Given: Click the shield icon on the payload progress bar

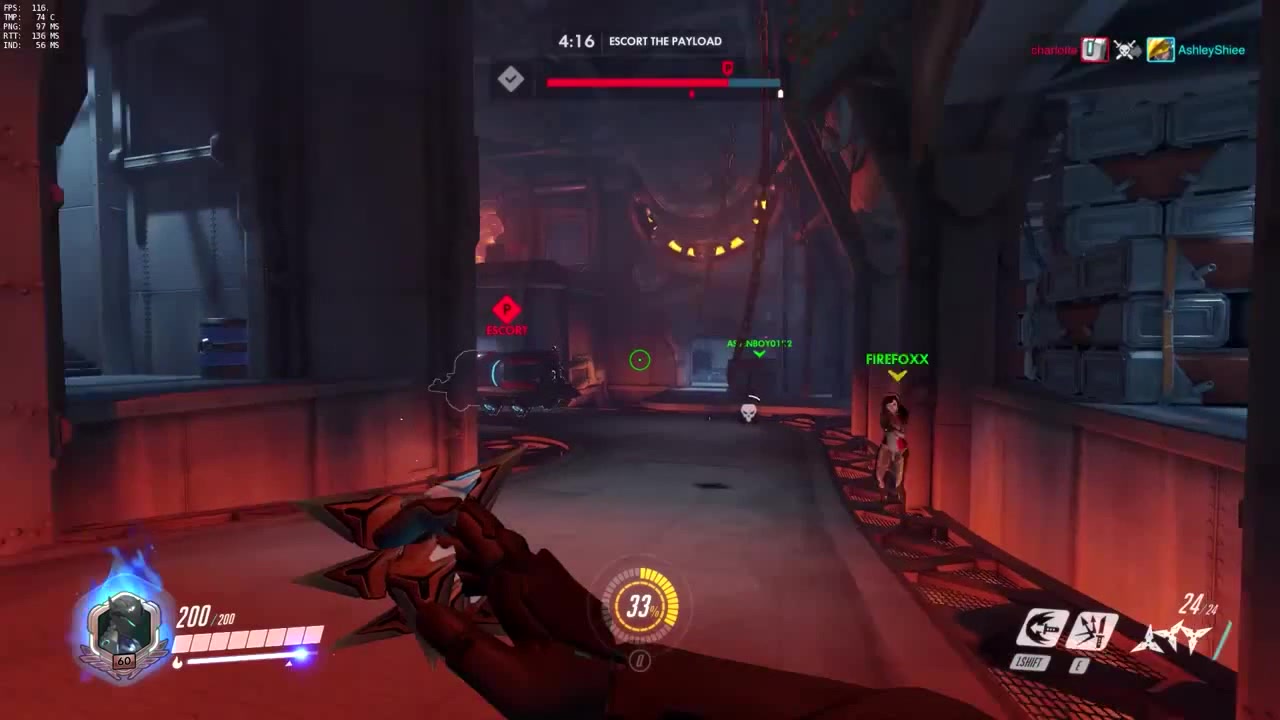Looking at the screenshot, I should pos(727,70).
